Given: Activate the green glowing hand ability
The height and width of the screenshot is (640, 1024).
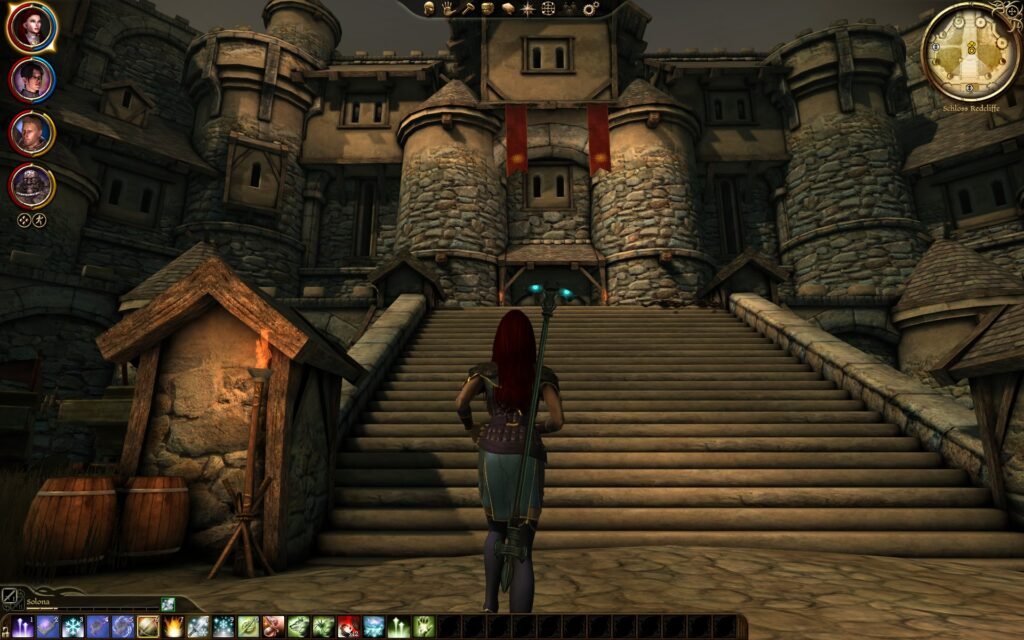Looking at the screenshot, I should [x=423, y=627].
